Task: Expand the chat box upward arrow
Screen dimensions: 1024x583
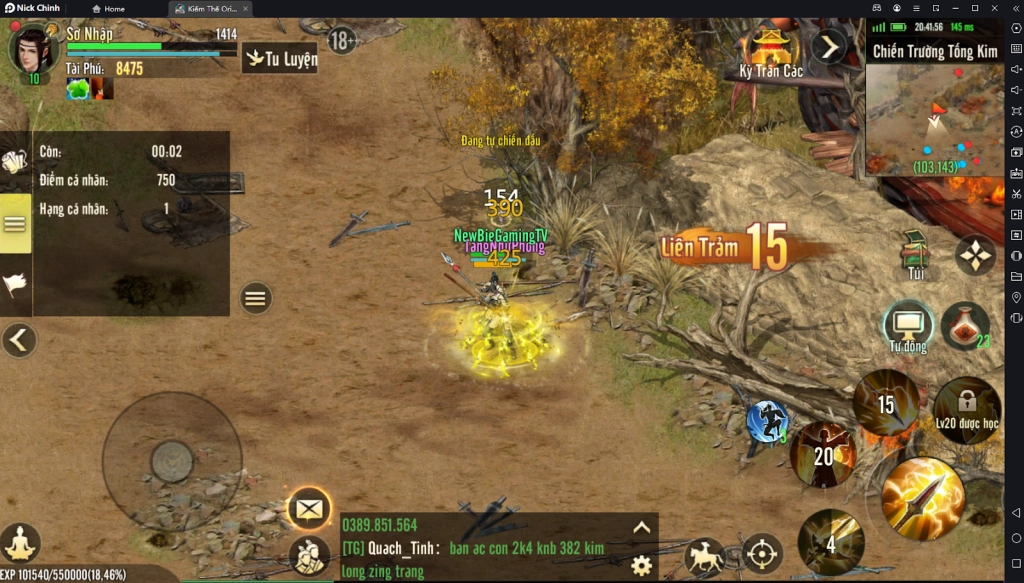Action: pos(642,528)
